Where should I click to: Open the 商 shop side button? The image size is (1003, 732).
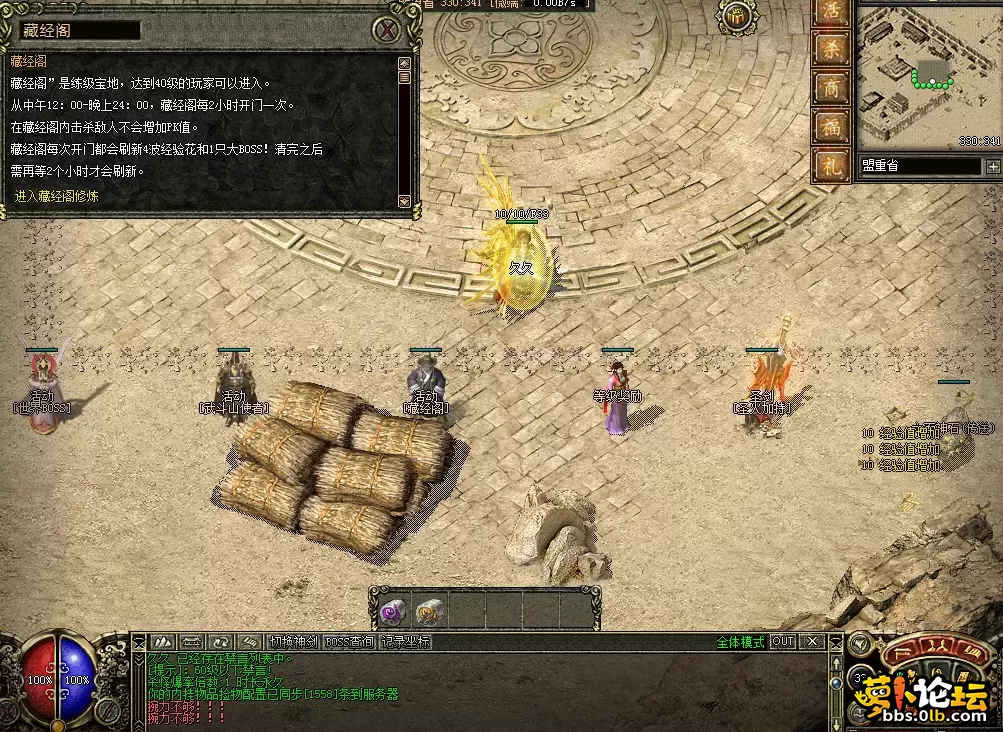click(831, 88)
